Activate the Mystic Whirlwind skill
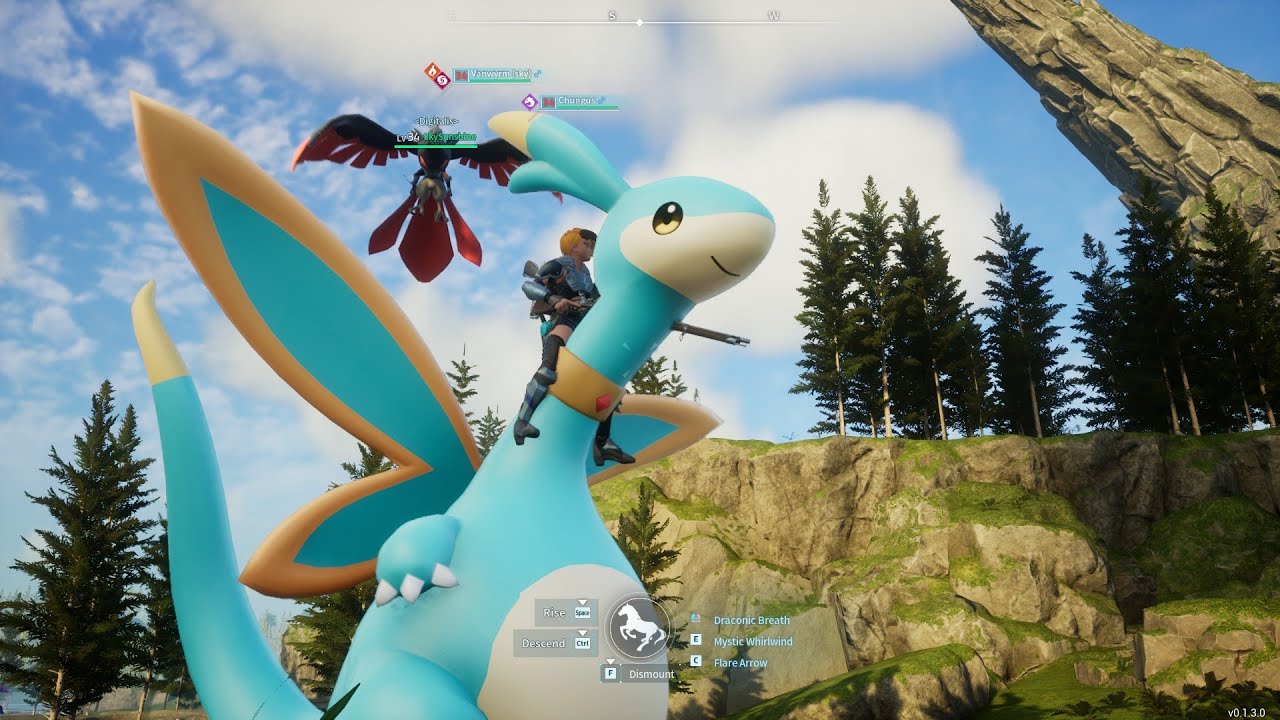 click(x=752, y=641)
